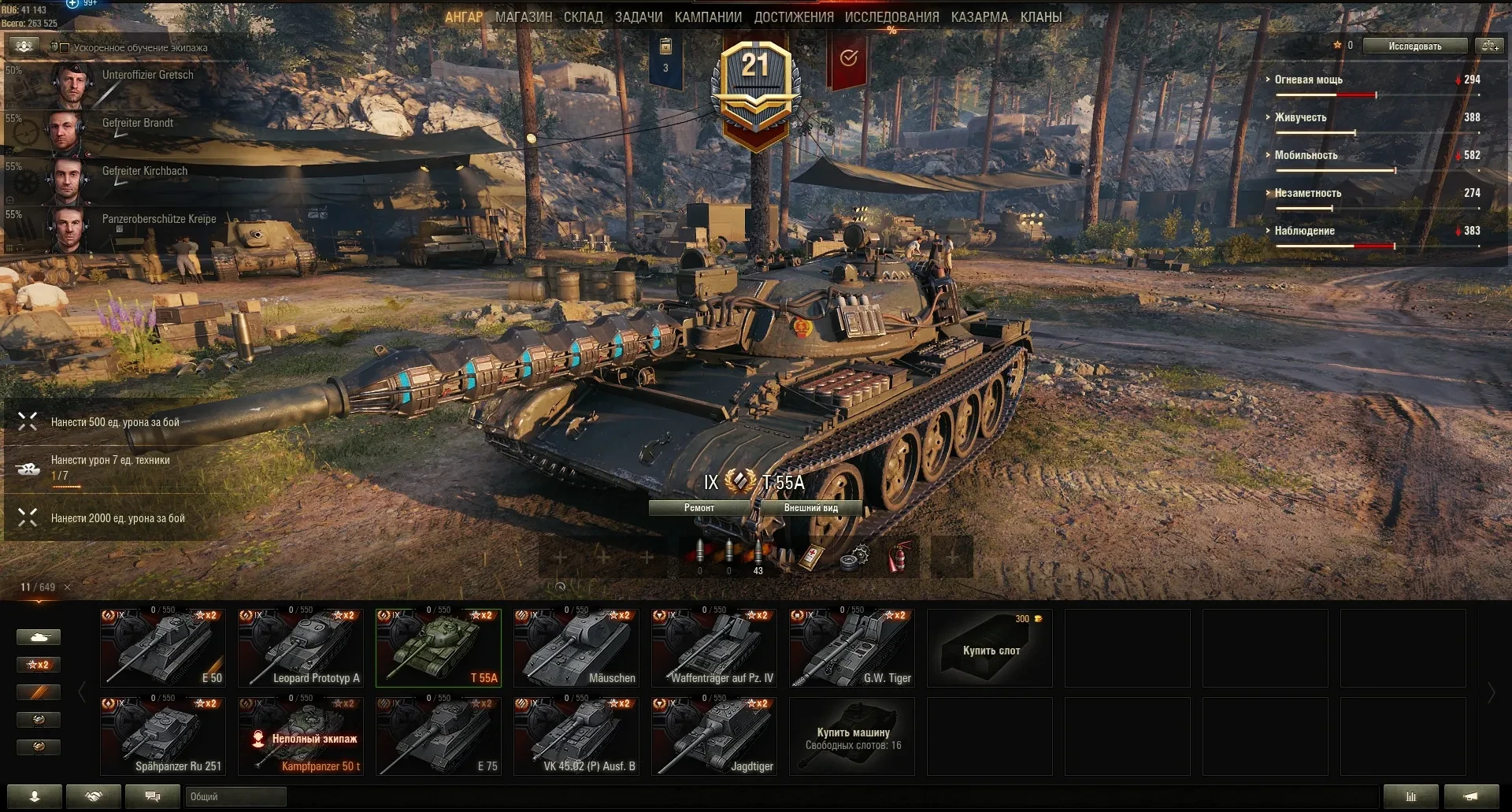Choose the Leopard Prototyp A tank
This screenshot has height=812, width=1512.
(301, 647)
